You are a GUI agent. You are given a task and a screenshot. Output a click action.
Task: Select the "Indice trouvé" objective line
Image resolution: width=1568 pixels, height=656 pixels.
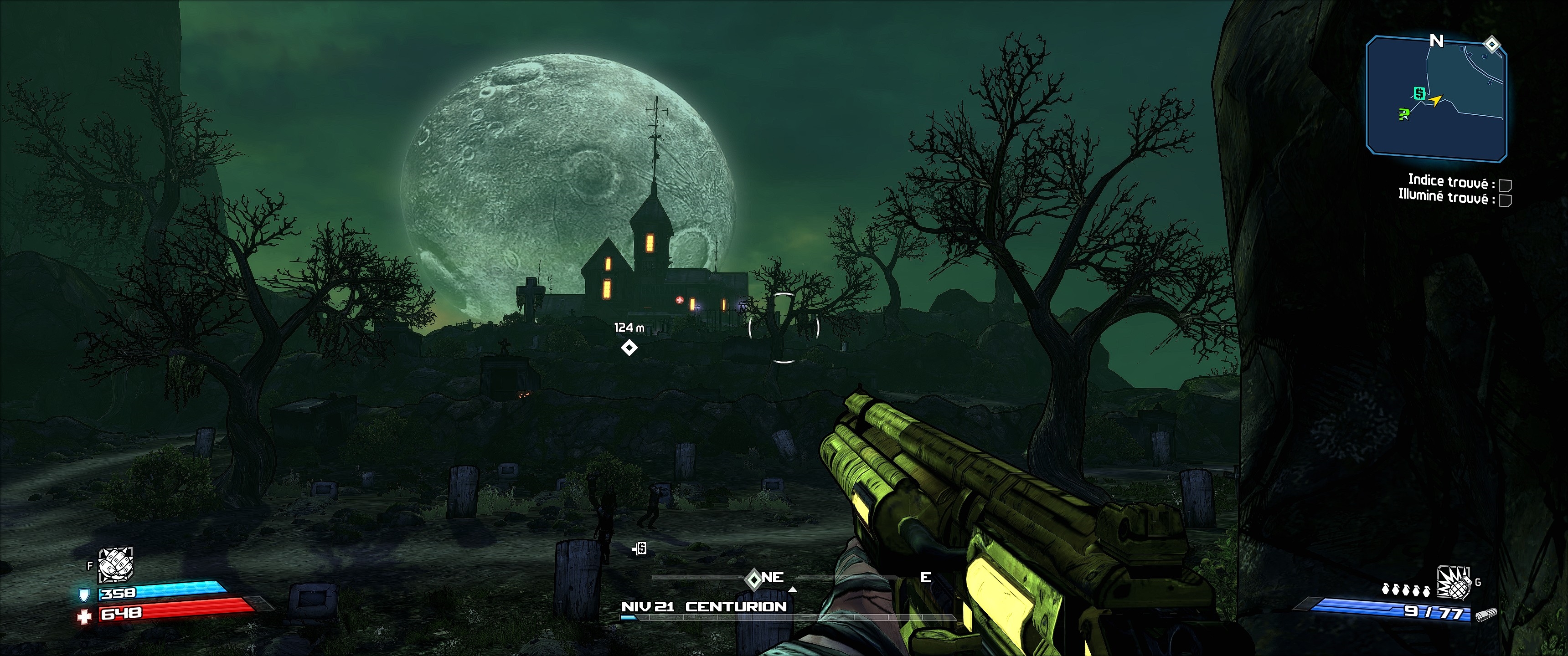(1451, 181)
